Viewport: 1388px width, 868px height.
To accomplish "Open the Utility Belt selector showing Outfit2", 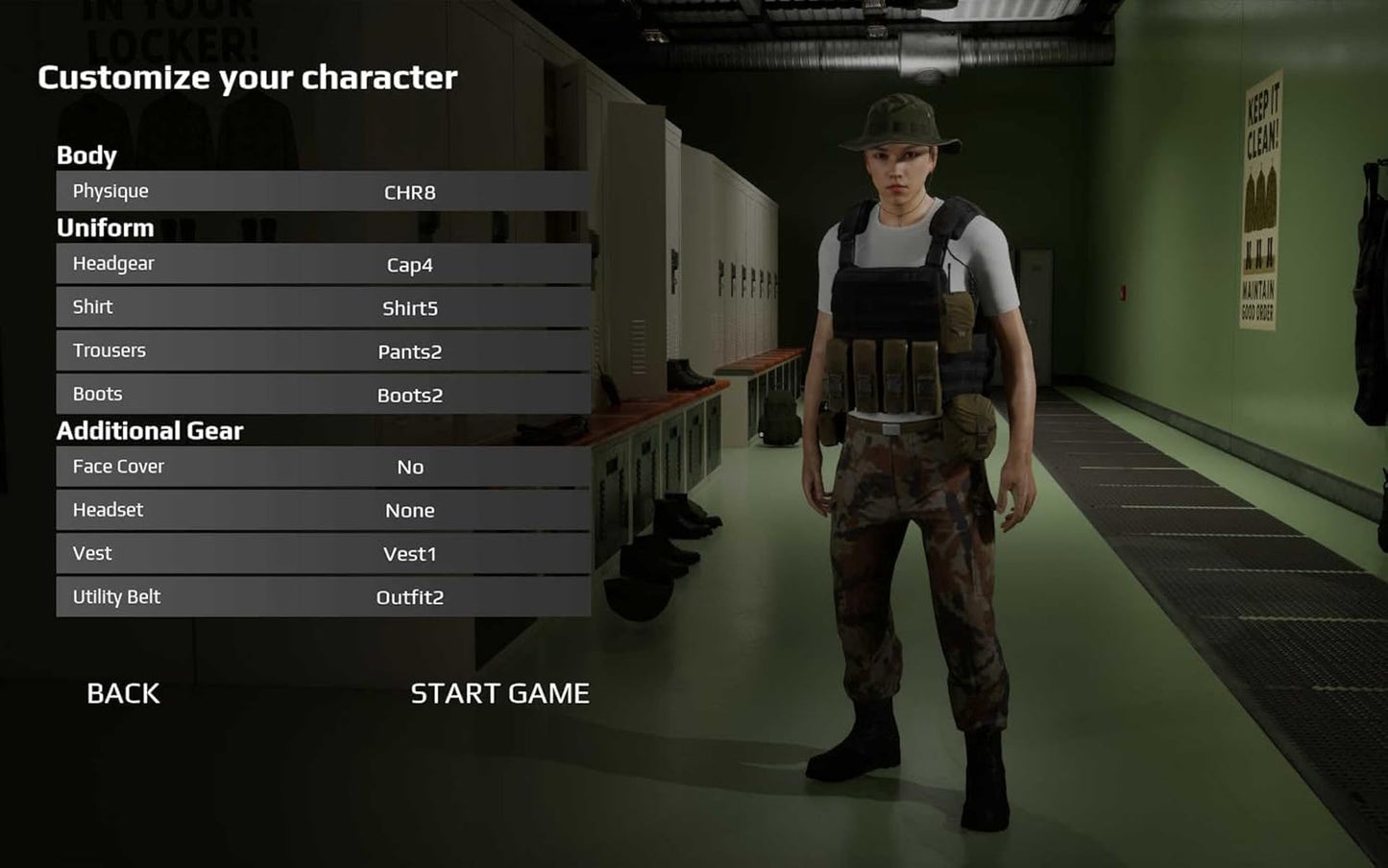I will (x=323, y=596).
